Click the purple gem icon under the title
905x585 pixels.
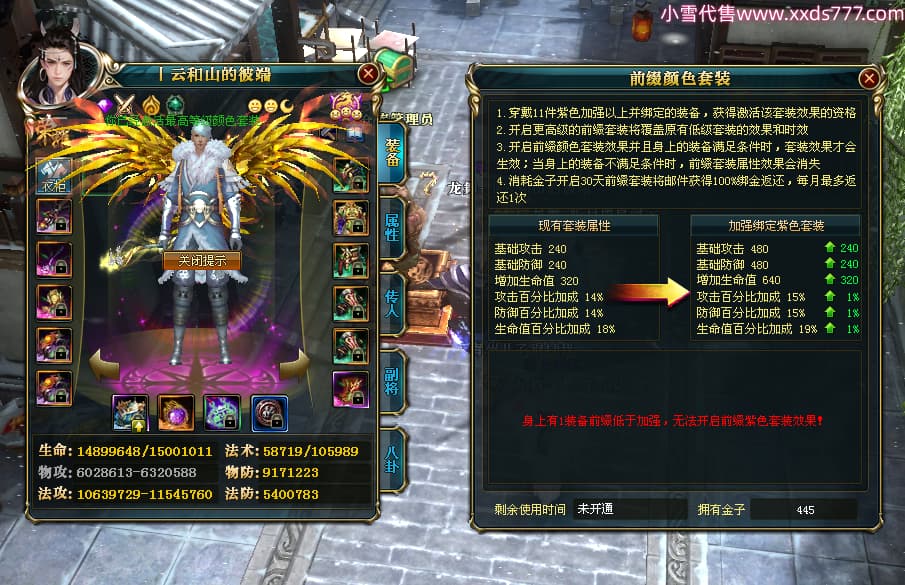[x=104, y=104]
